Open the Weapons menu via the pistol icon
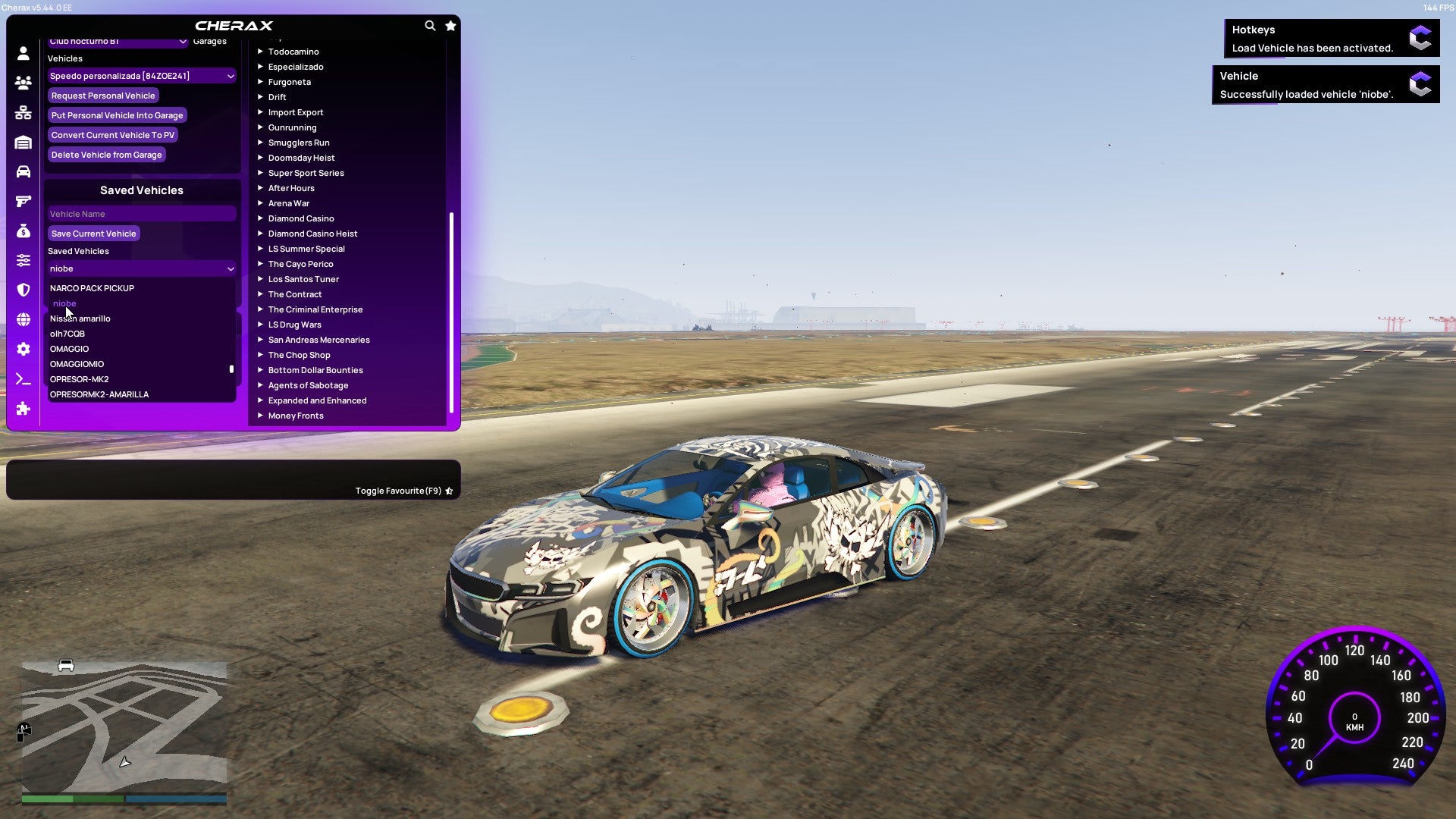The image size is (1456, 819). tap(23, 201)
